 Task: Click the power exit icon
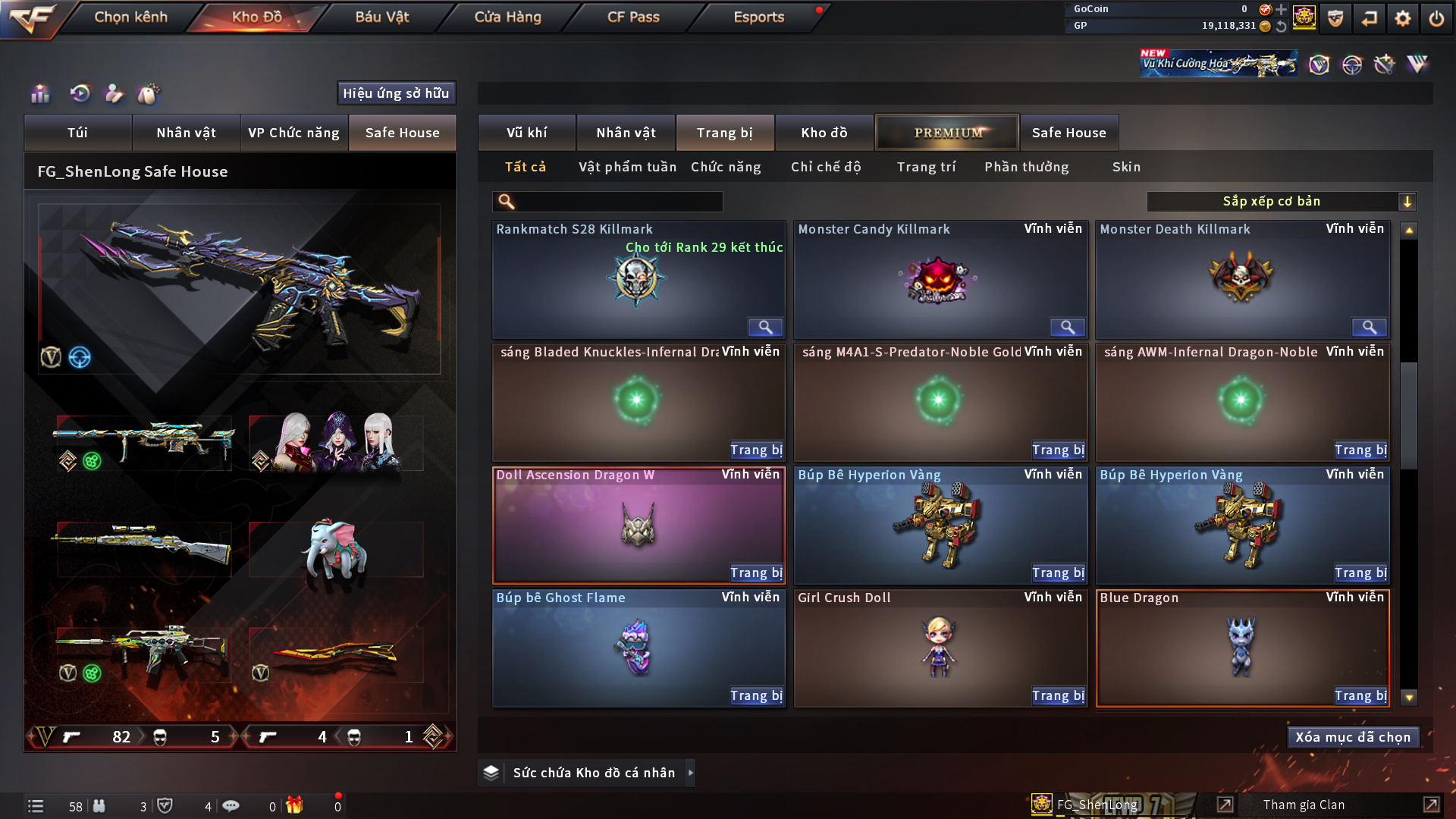1436,18
